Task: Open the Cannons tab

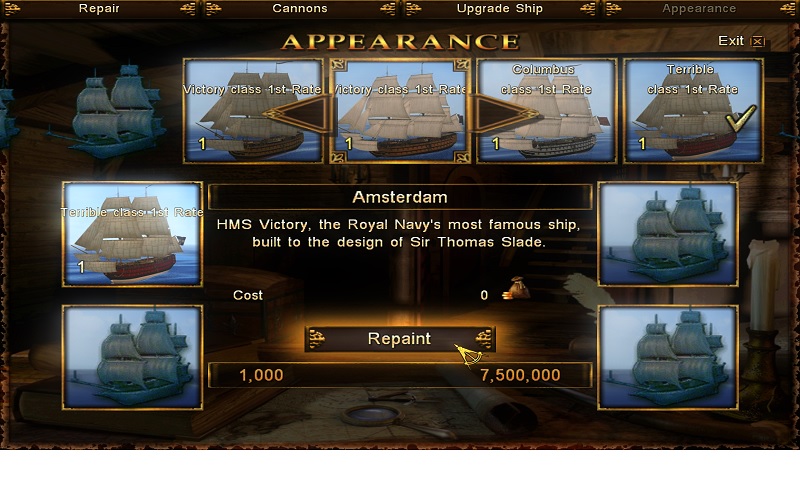Action: coord(299,9)
